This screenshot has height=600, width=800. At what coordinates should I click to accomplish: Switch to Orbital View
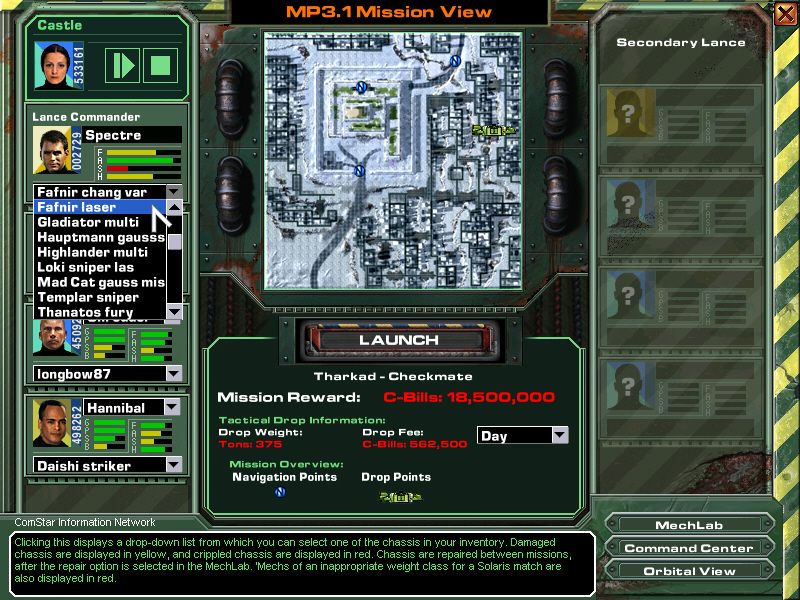click(689, 571)
